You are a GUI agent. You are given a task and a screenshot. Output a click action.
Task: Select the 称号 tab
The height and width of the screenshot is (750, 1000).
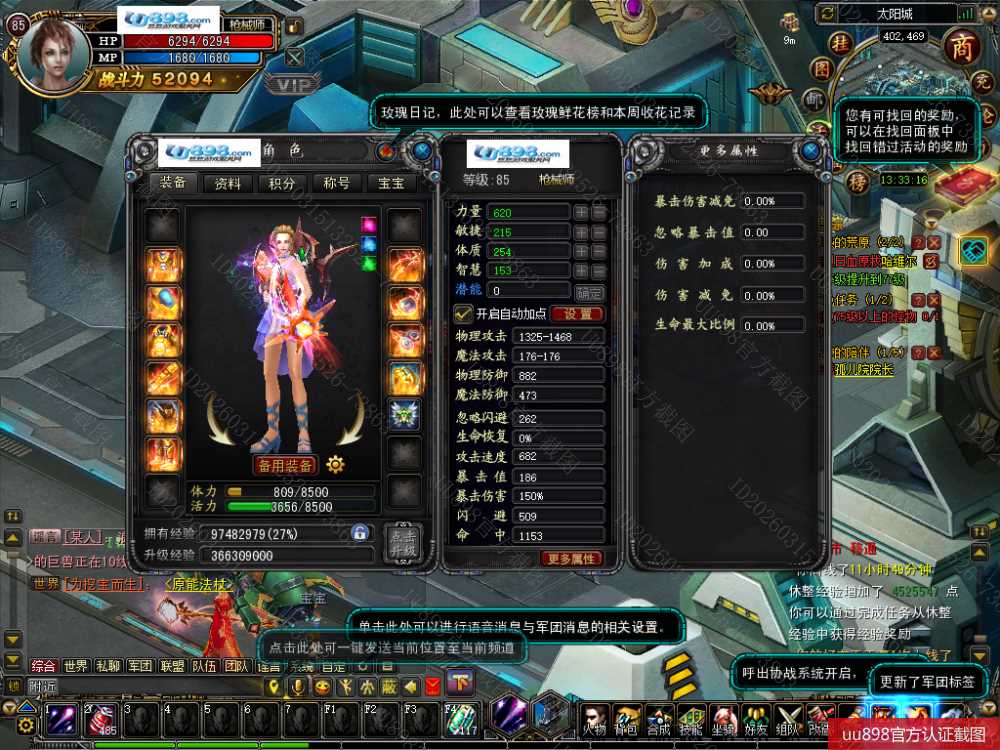tap(336, 183)
